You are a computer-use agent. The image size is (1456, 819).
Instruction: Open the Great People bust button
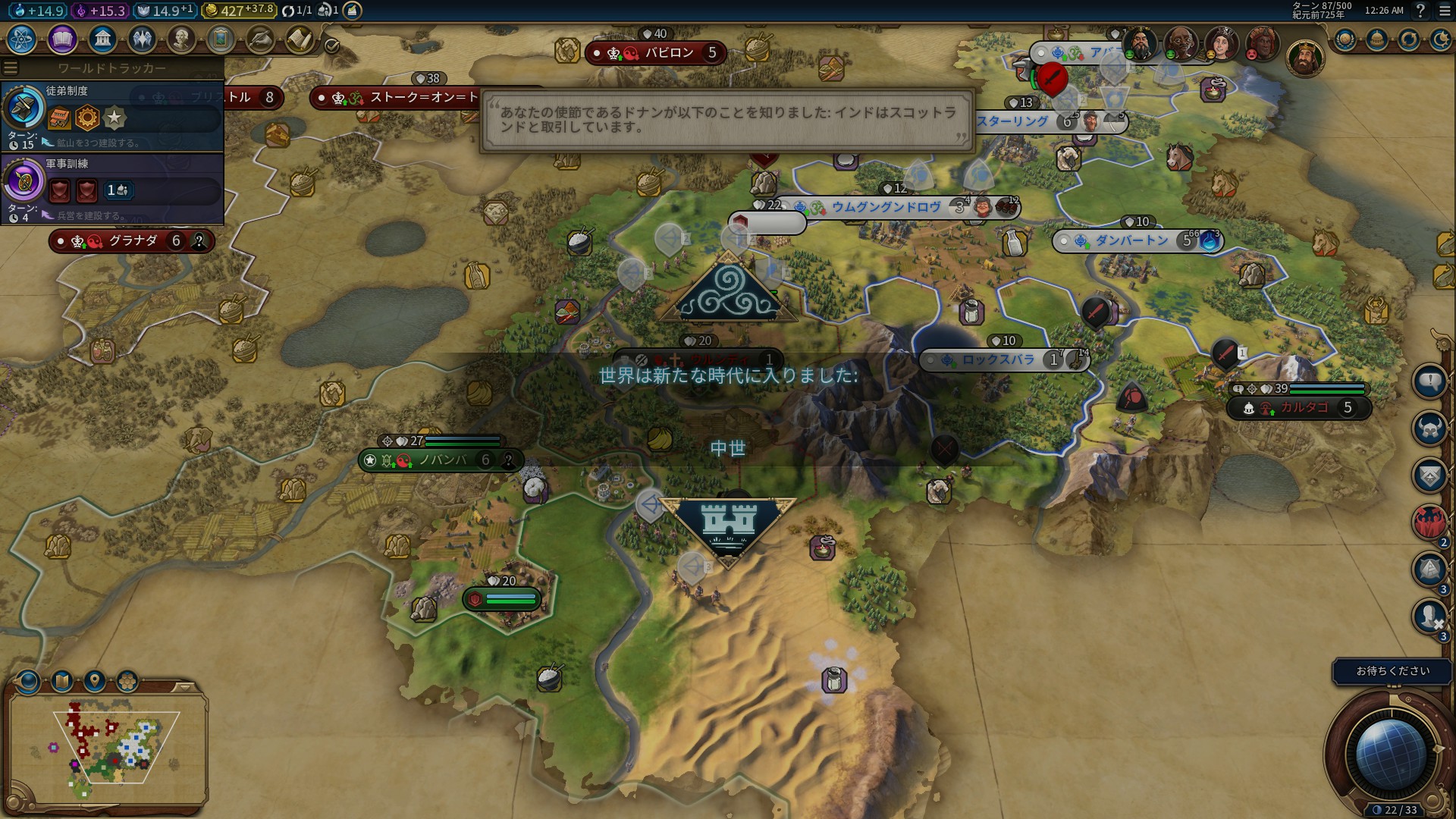[180, 39]
